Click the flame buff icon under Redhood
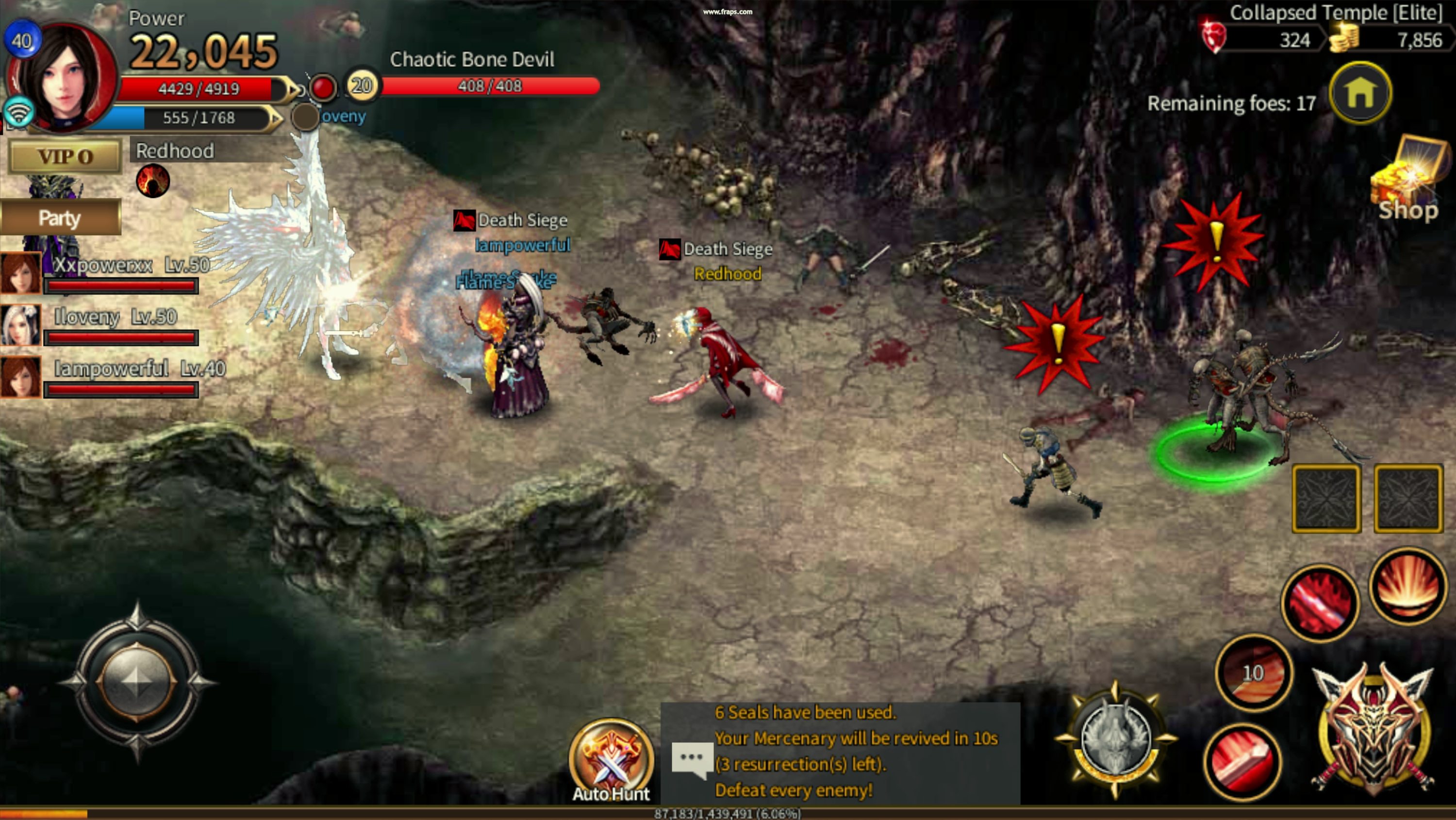The image size is (1456, 820). (x=152, y=181)
